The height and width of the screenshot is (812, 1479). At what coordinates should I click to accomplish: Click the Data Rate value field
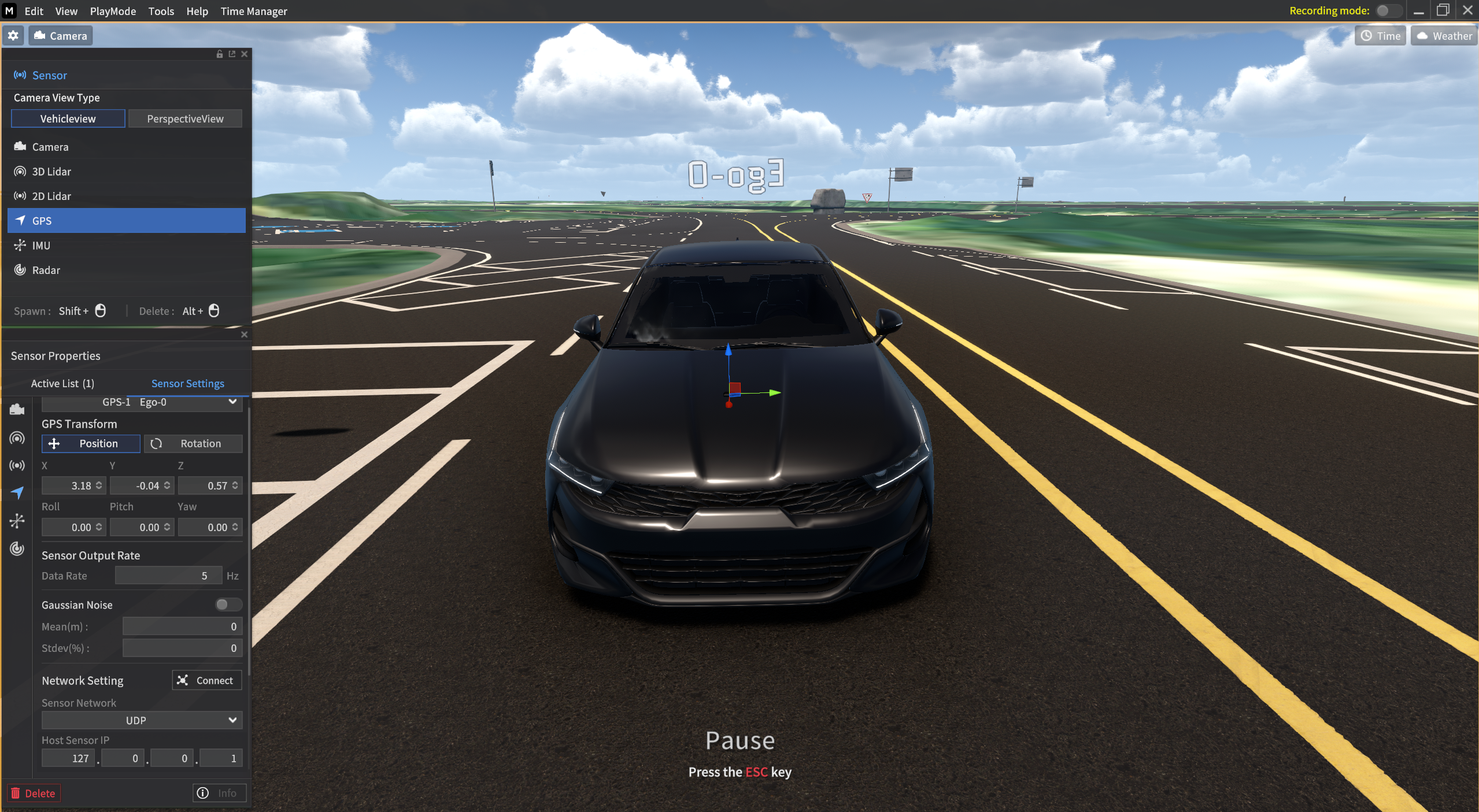click(x=168, y=576)
